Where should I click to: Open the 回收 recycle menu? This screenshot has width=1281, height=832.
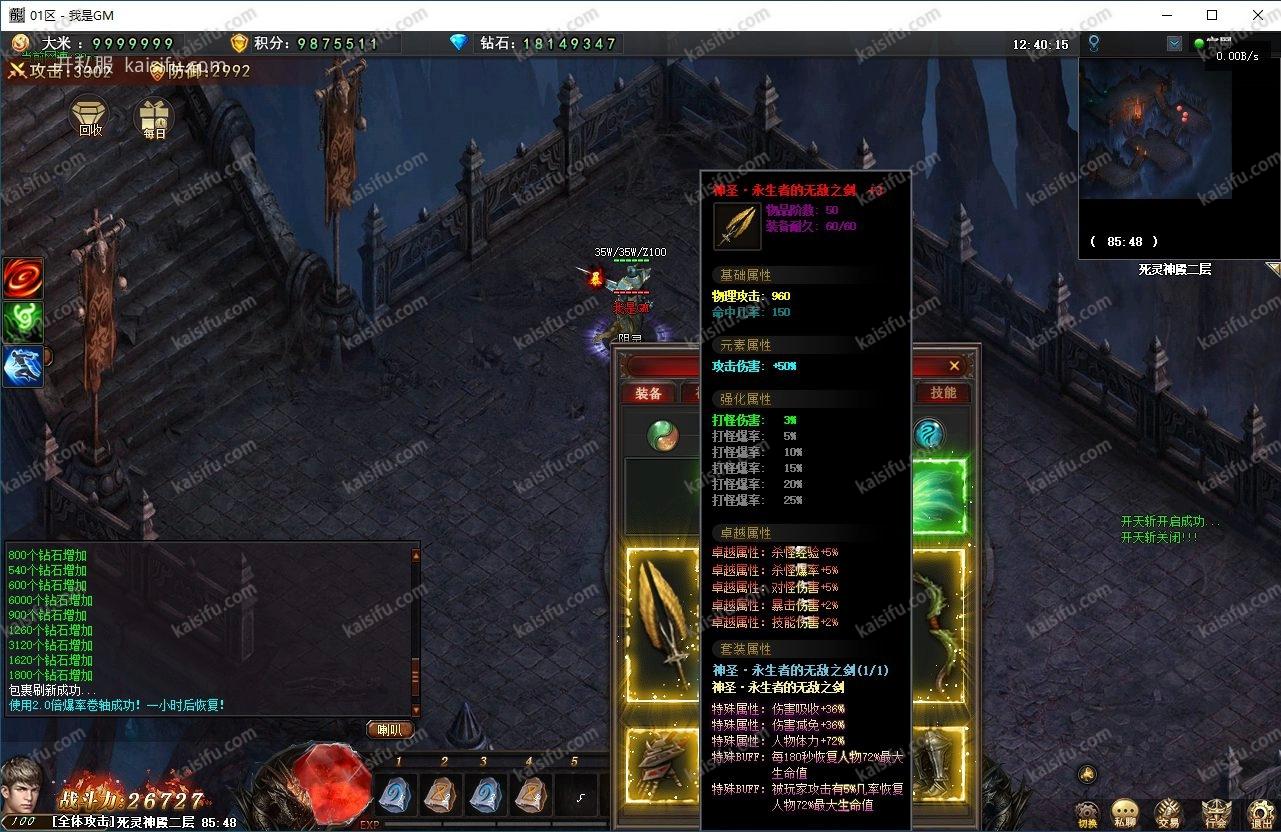pyautogui.click(x=90, y=118)
